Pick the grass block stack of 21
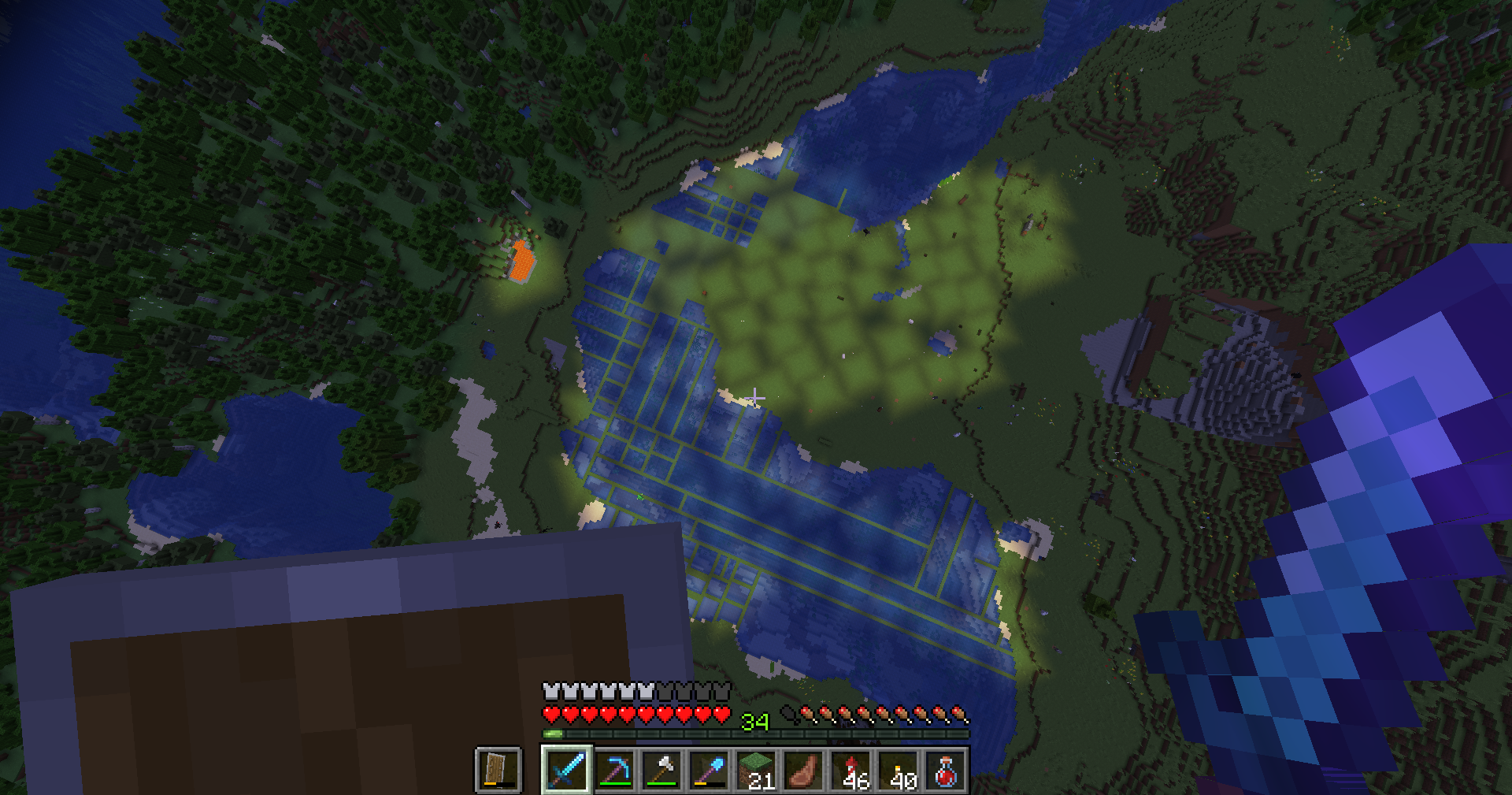This screenshot has width=1512, height=795. point(756,770)
